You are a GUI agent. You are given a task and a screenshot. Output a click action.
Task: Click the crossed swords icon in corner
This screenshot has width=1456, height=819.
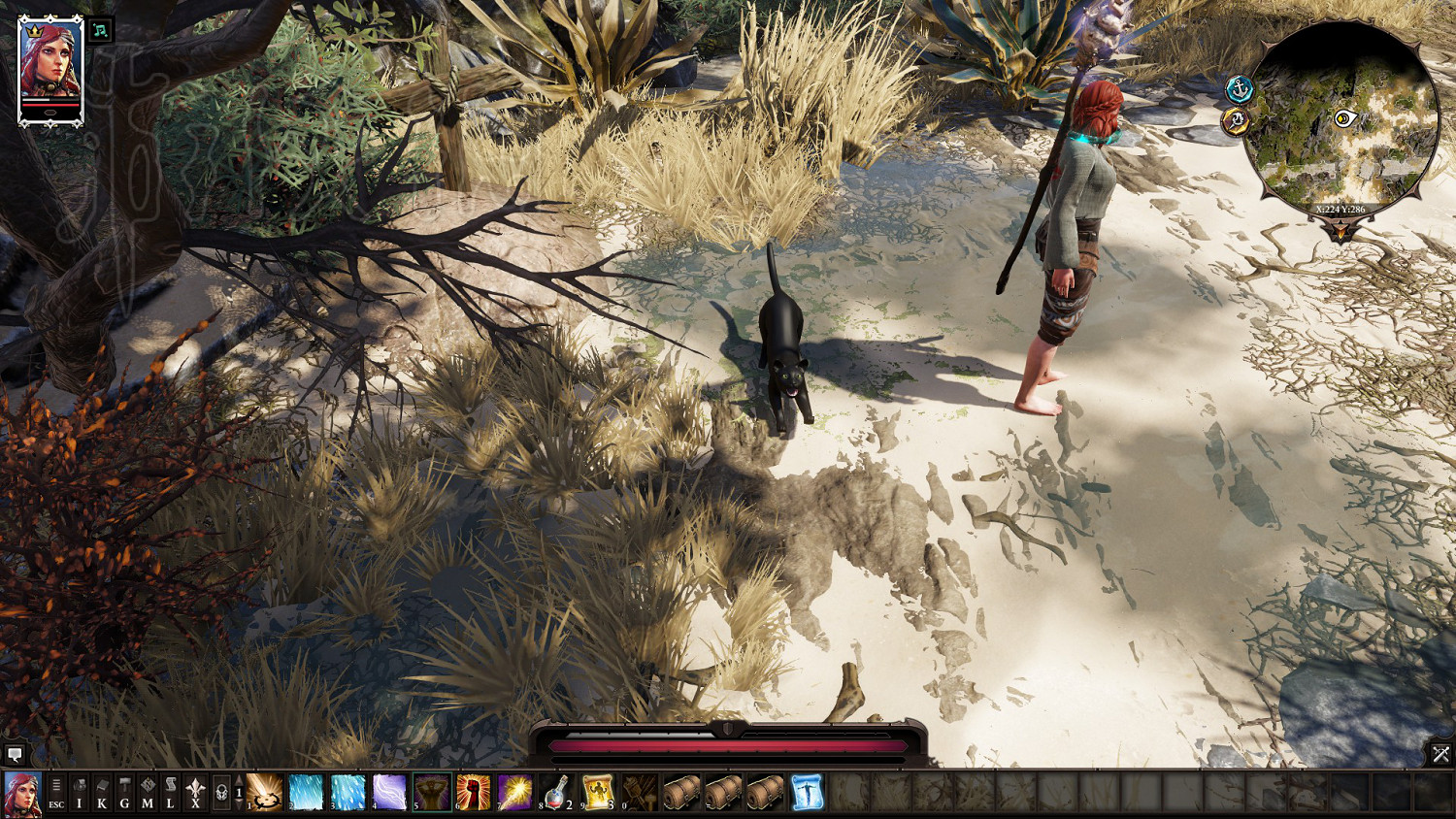tap(1440, 753)
